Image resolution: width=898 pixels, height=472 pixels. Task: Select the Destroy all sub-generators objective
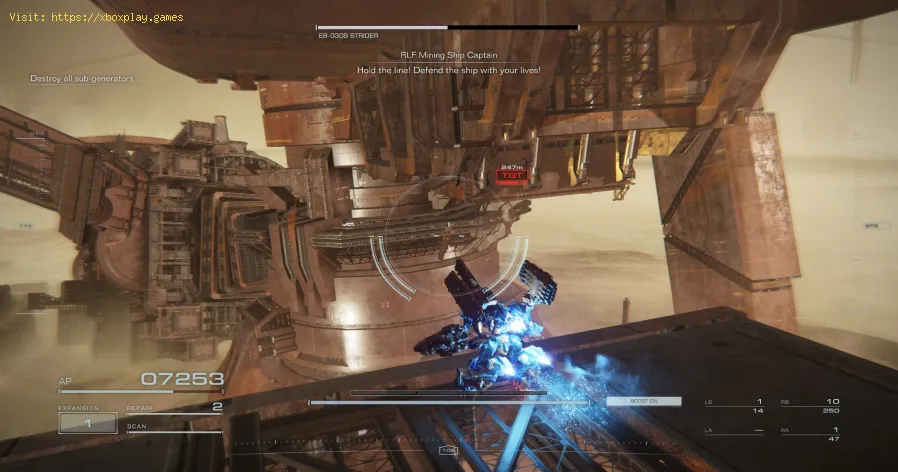pyautogui.click(x=83, y=78)
